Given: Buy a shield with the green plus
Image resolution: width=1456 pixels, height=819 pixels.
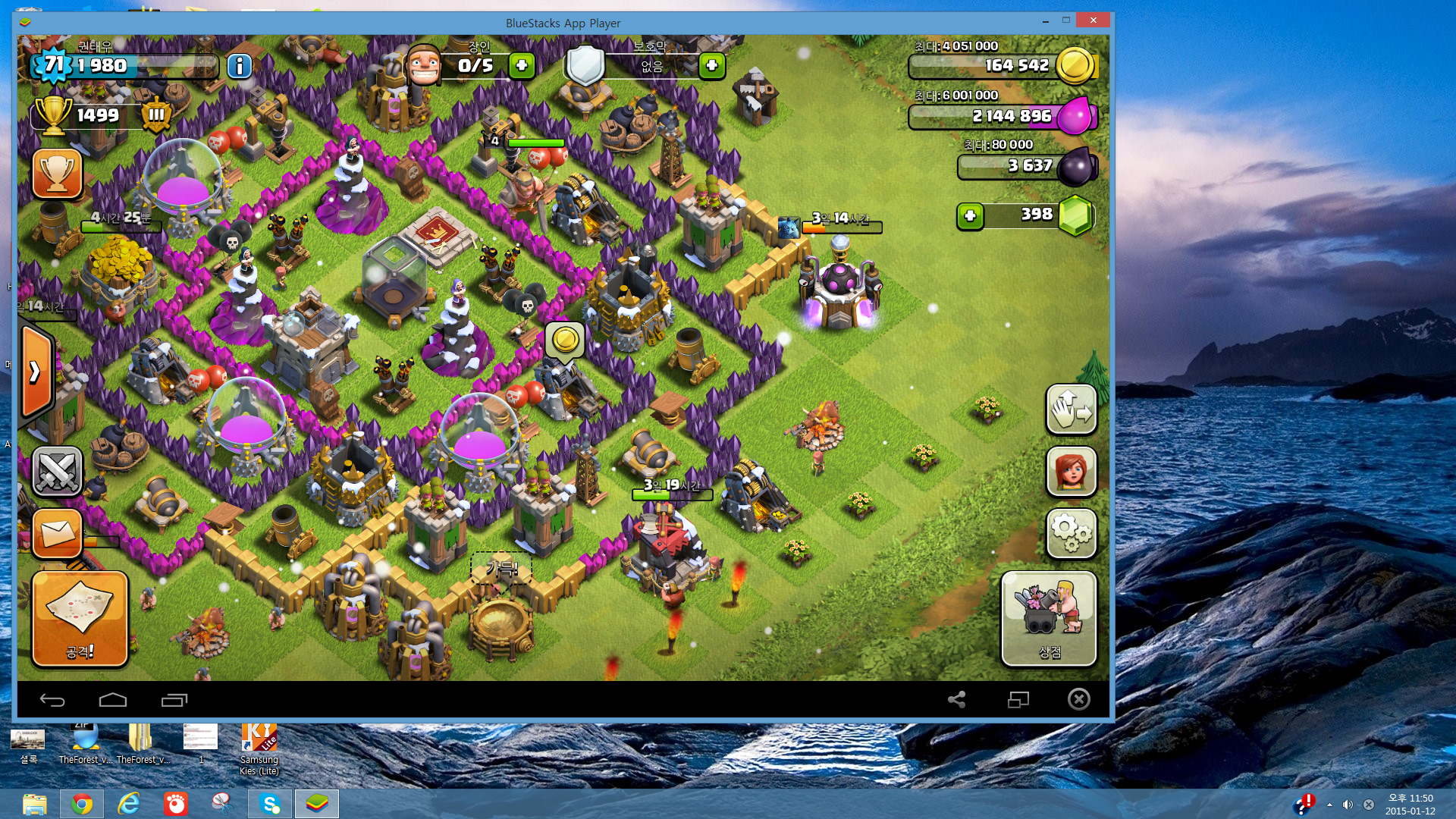Looking at the screenshot, I should [x=711, y=66].
